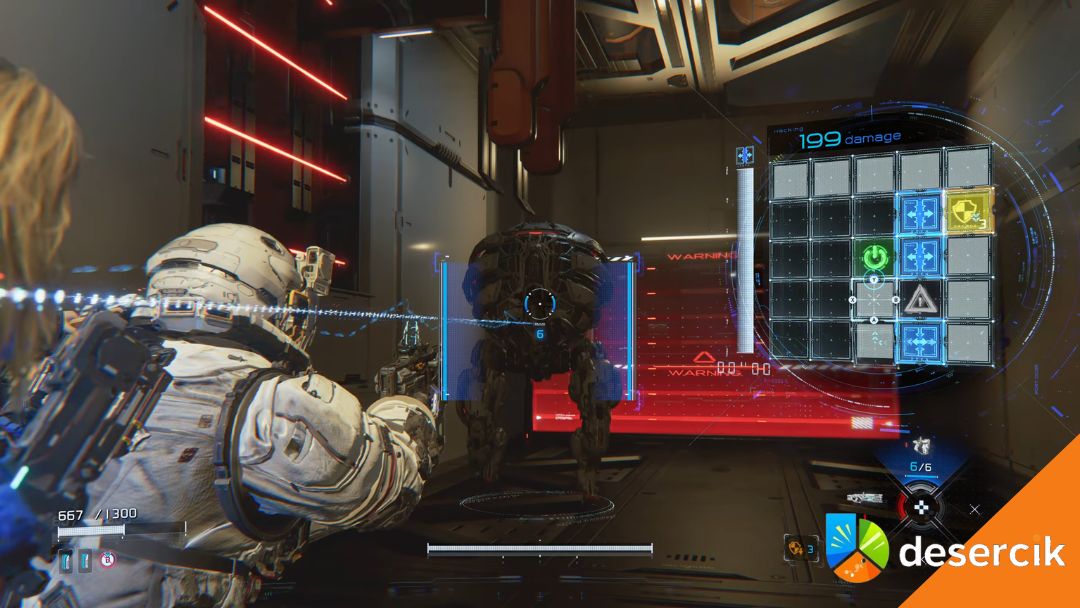Viewport: 1080px width, 608px height.
Task: Select the blue arrows icon above the hack gauge
Action: pyautogui.click(x=743, y=155)
